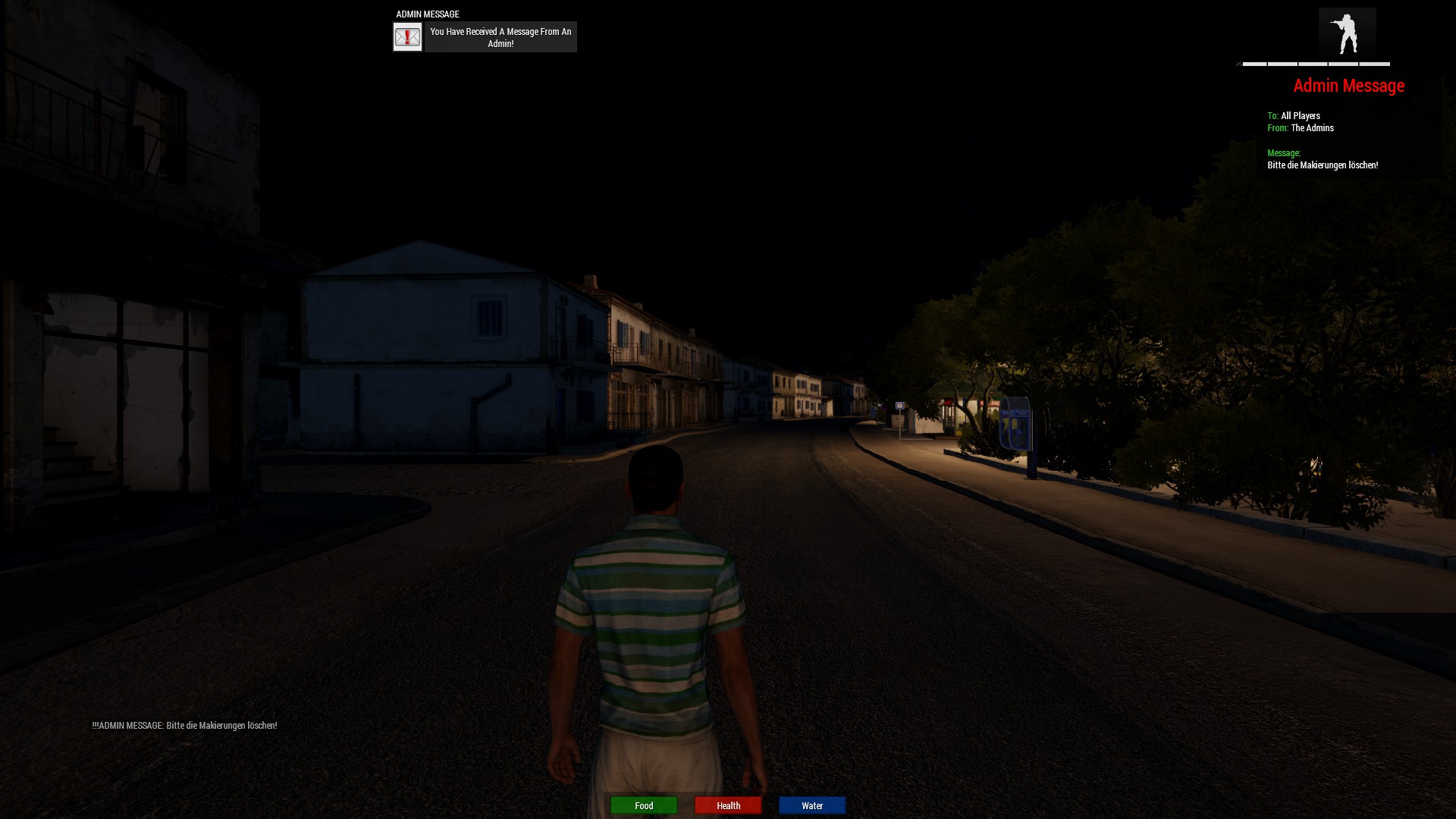The image size is (1456, 819).
Task: Open the 'You Have Received A Message' notification
Action: [x=500, y=37]
